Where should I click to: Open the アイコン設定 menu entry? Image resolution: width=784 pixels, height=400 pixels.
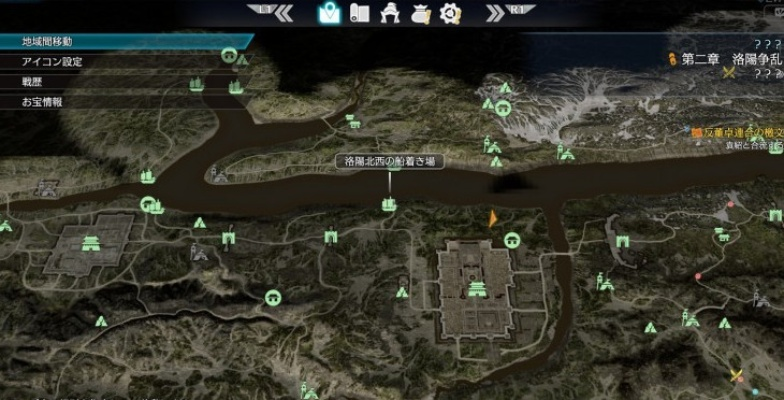[x=52, y=62]
